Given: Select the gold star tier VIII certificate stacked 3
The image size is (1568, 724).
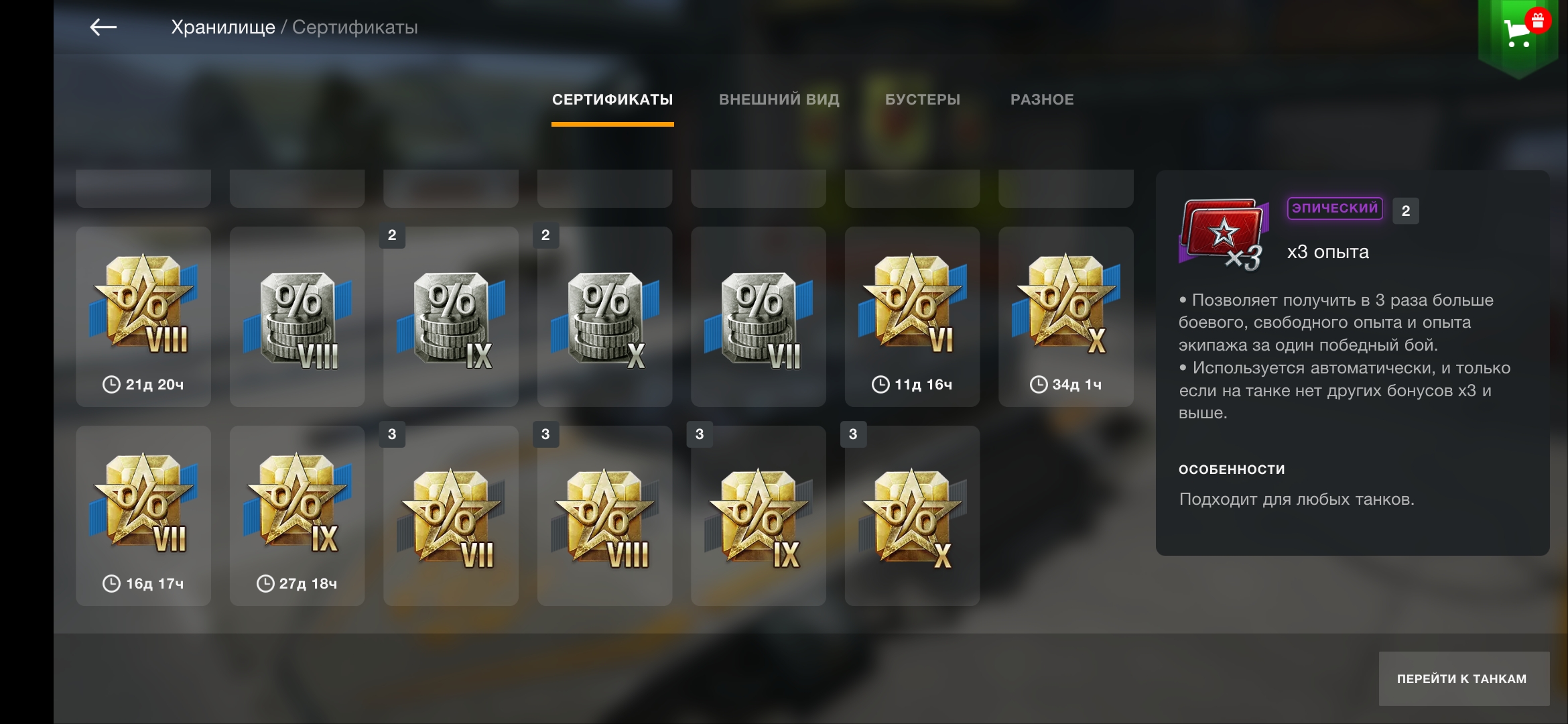Looking at the screenshot, I should pos(604,516).
